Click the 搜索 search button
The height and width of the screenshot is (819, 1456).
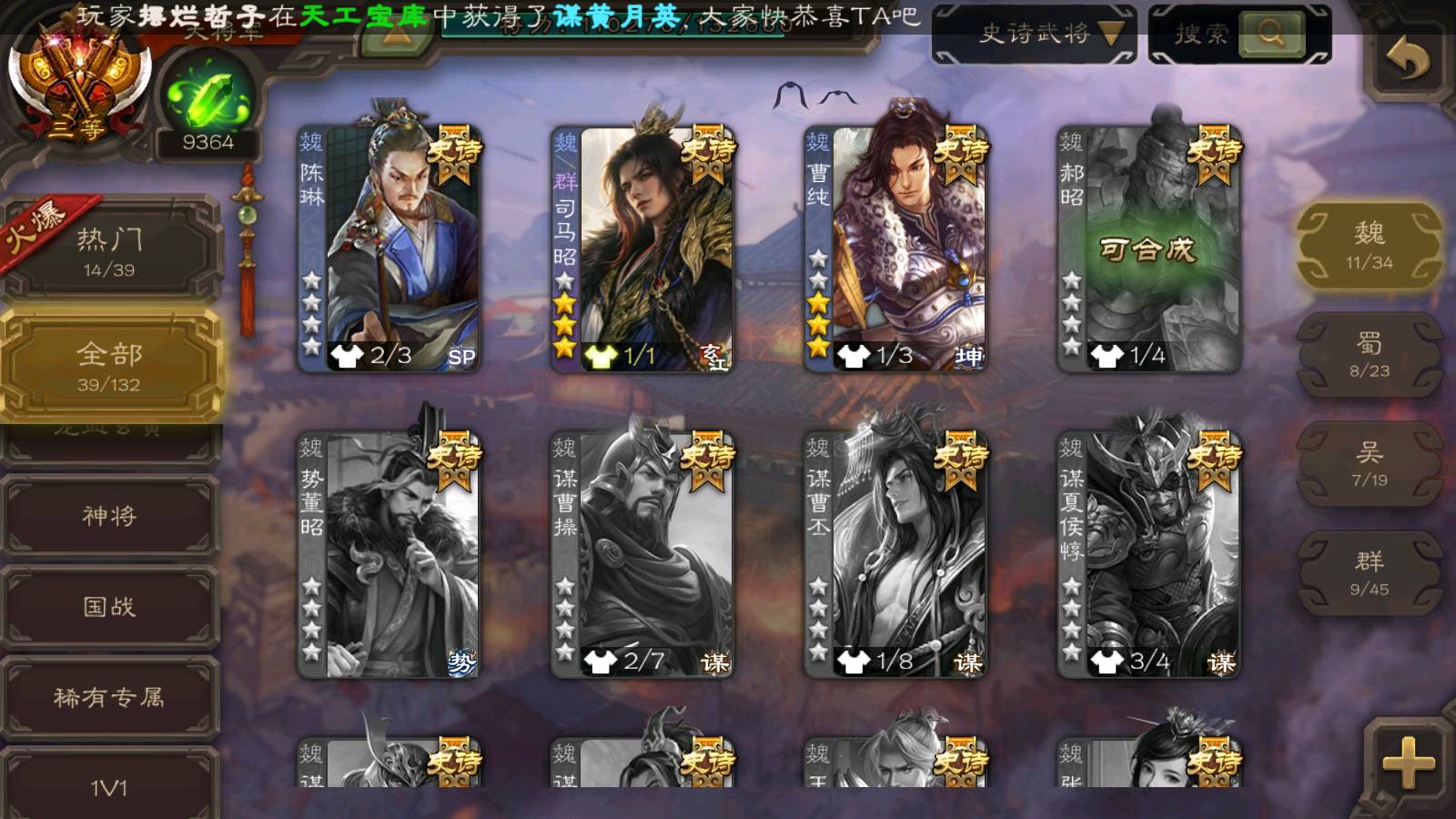pos(1271,35)
